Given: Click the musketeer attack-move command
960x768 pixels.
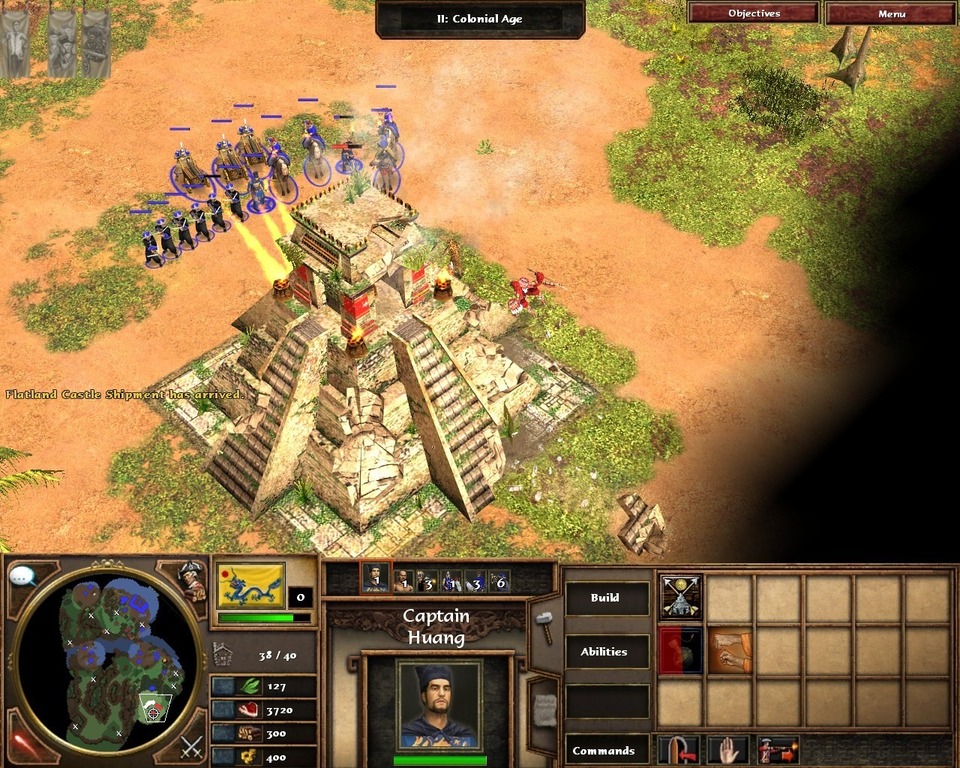Looking at the screenshot, I should [x=778, y=749].
